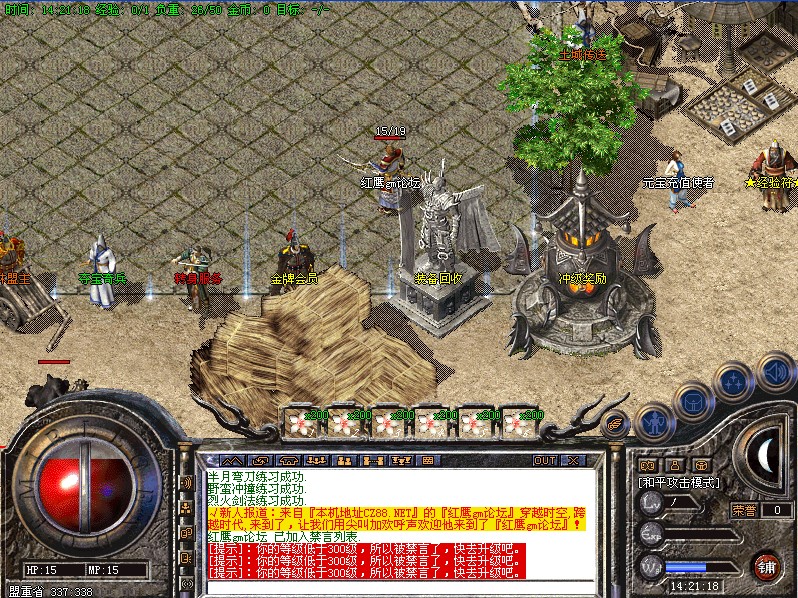Close the game with the X button
The width and height of the screenshot is (798, 598).
pos(573,461)
